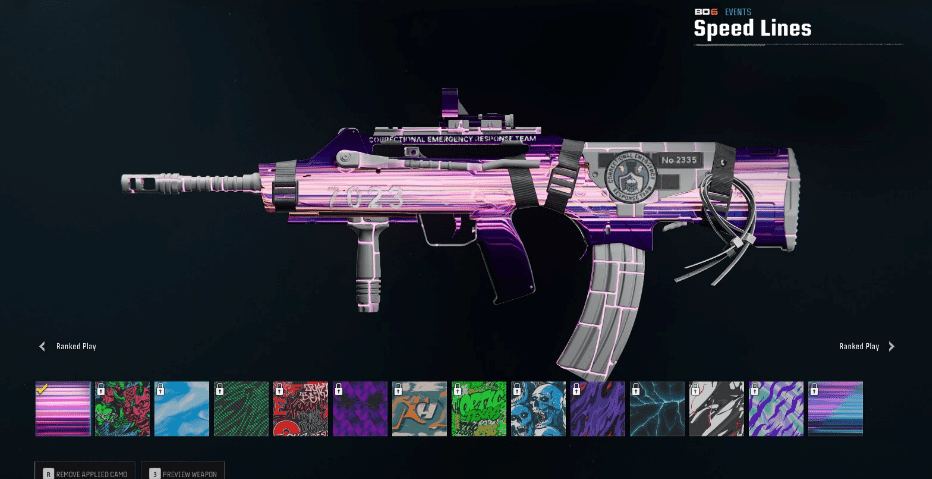The image size is (932, 479).
Task: Select the red graffiti text camo
Action: (301, 408)
